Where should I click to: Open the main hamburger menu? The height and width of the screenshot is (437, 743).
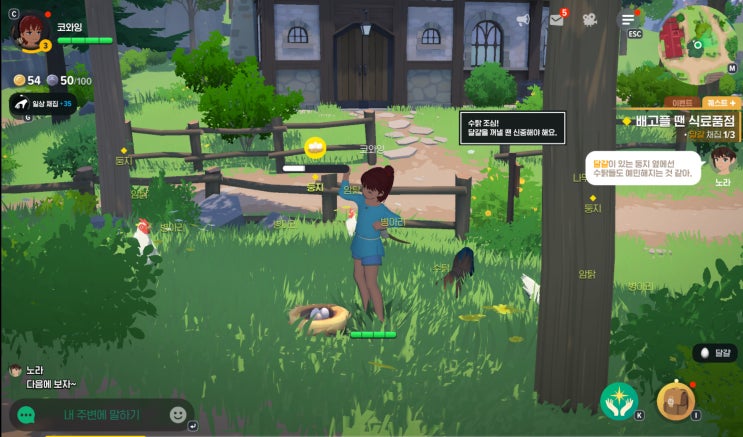coord(628,19)
